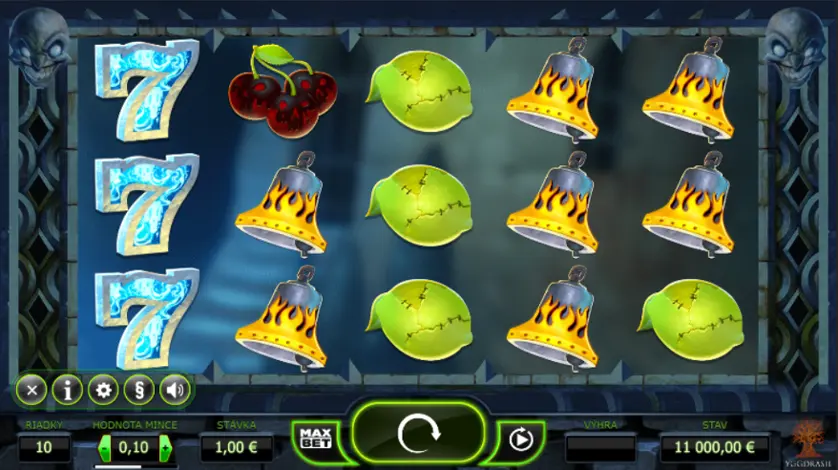Screen dimensions: 838x470
Task: Open the gear settings icon
Action: click(103, 389)
